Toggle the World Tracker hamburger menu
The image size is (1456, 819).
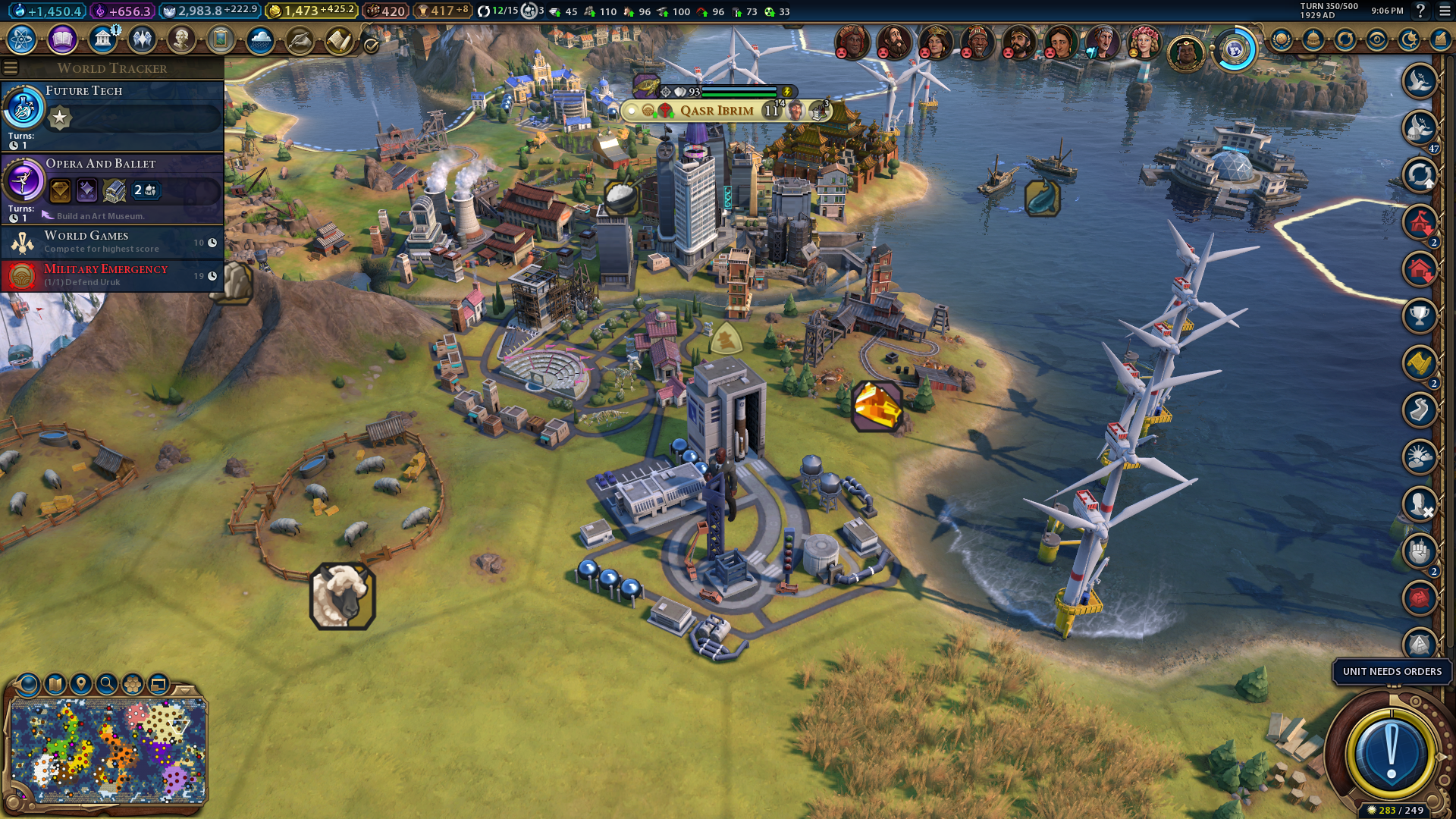pyautogui.click(x=11, y=68)
